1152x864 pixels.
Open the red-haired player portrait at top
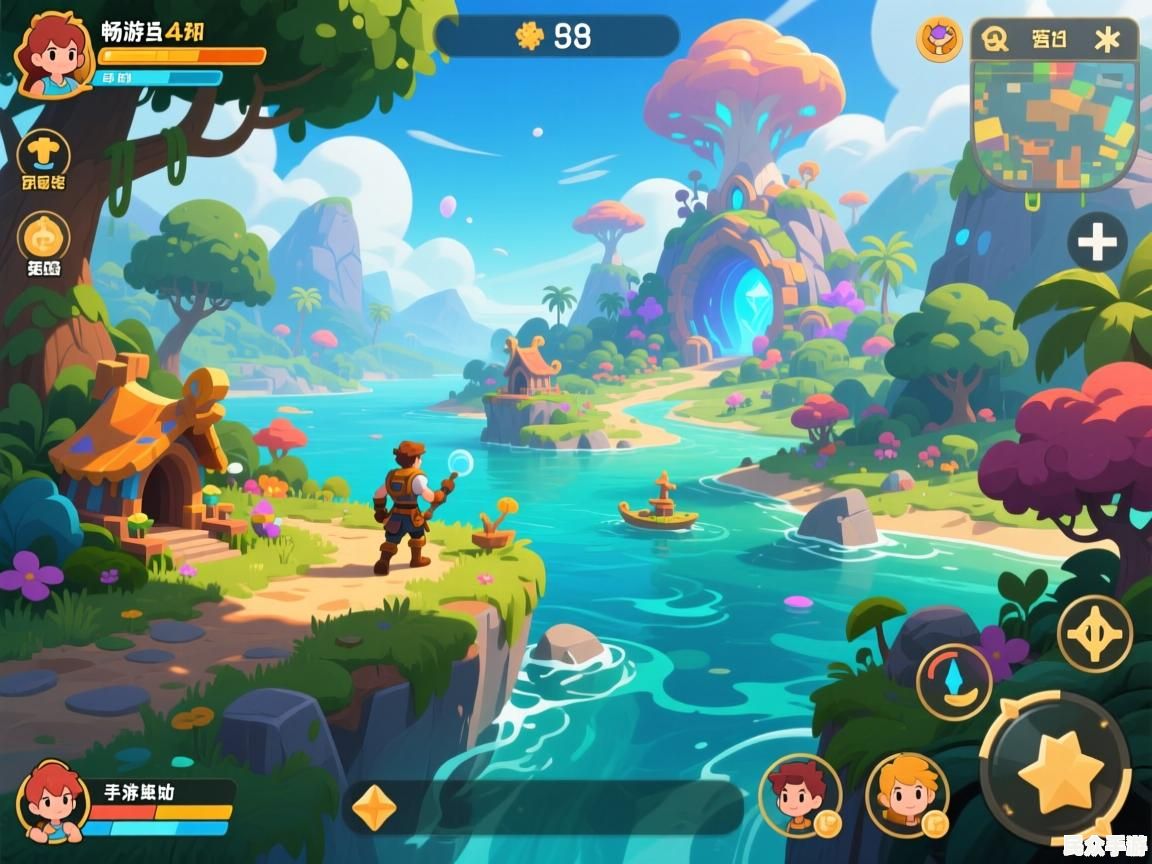(52, 54)
